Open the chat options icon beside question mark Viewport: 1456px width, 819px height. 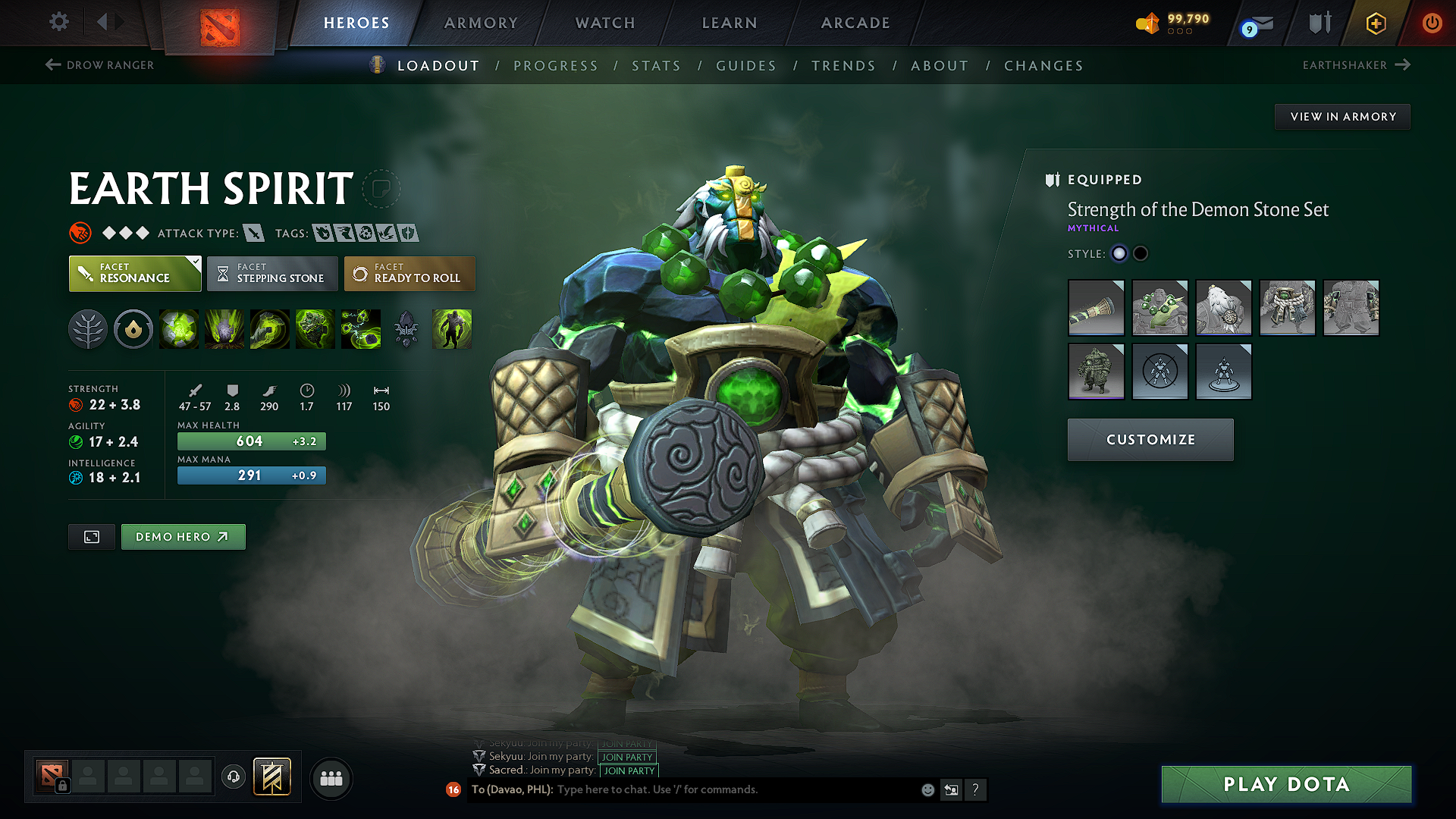pos(951,789)
